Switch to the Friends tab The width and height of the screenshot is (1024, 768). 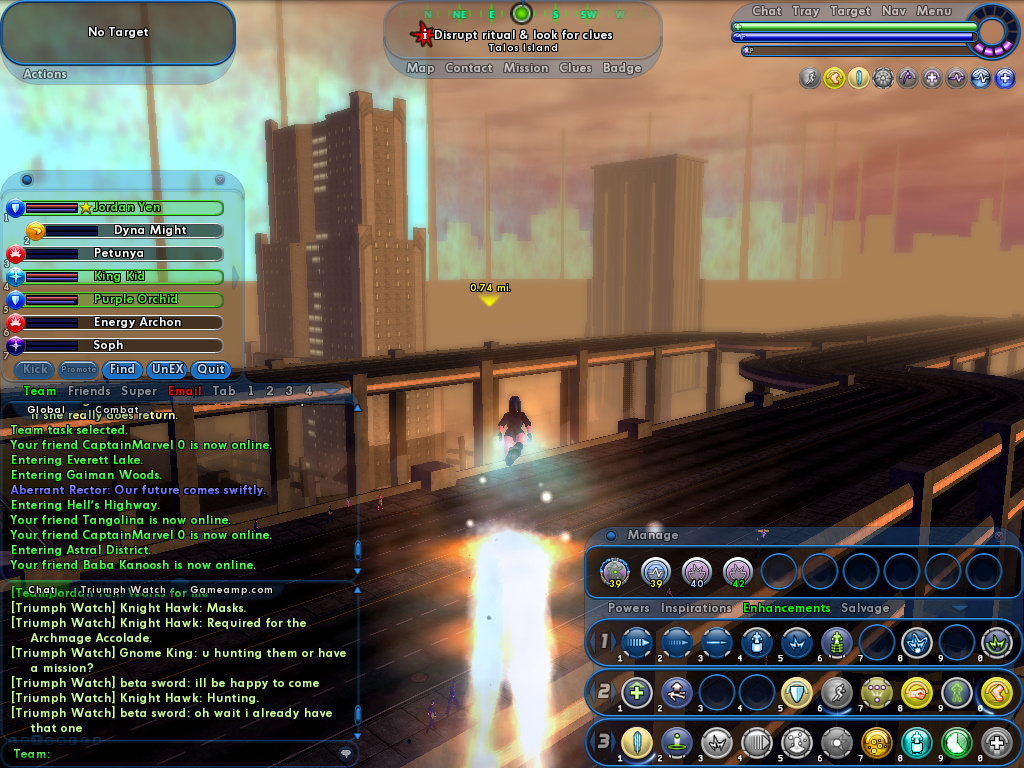89,391
